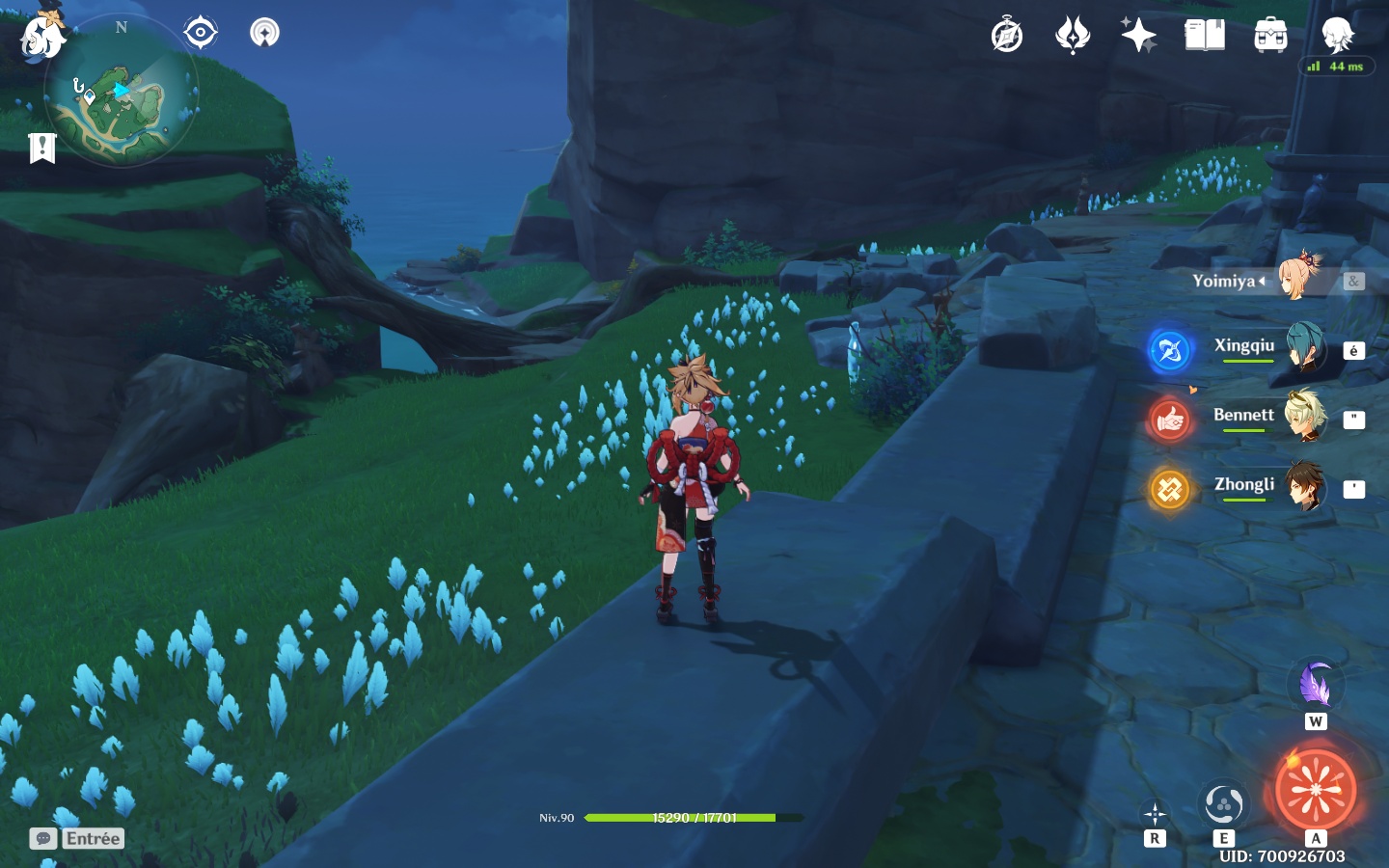Screen dimensions: 1389x868
Task: Toggle the elemental sight target icon
Action: click(200, 33)
